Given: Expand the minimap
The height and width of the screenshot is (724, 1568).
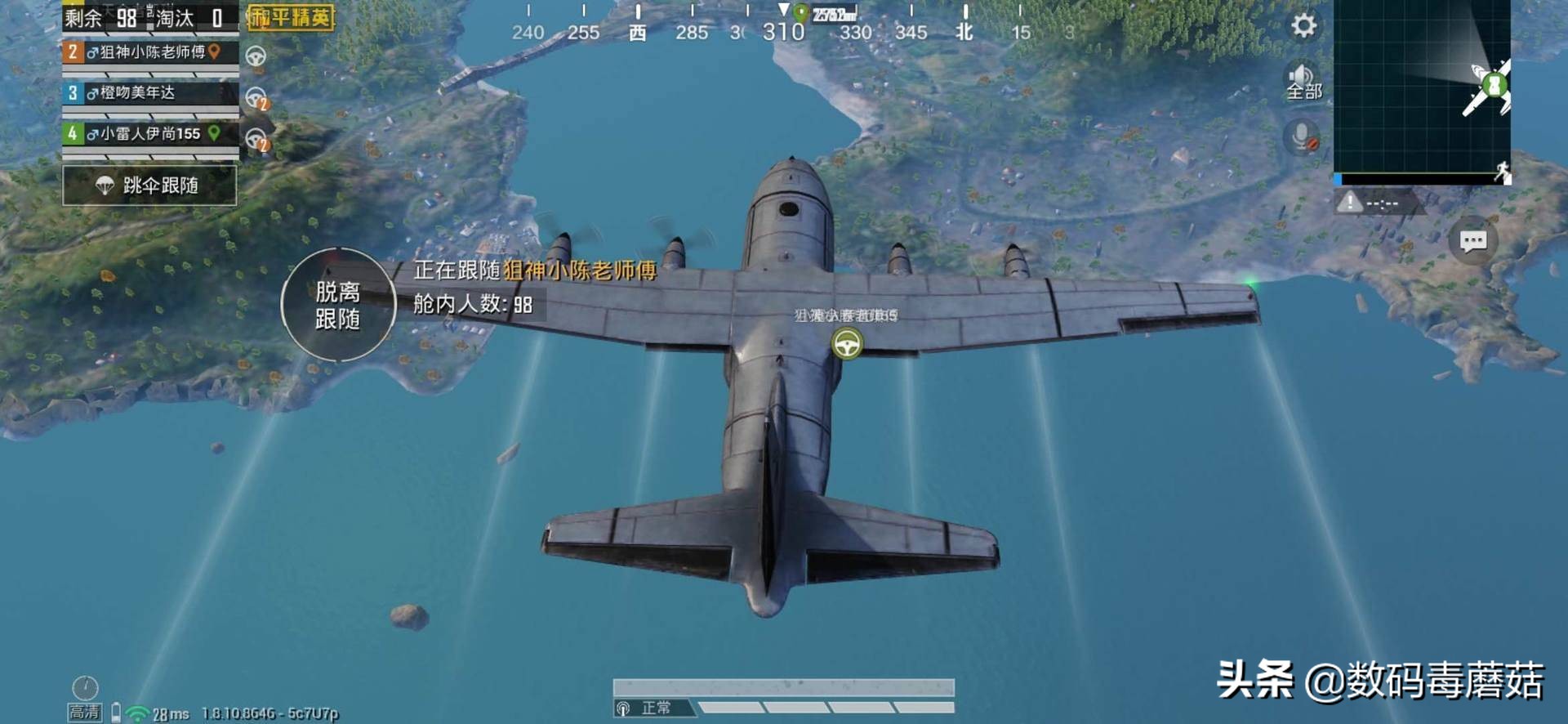Looking at the screenshot, I should tap(1421, 87).
